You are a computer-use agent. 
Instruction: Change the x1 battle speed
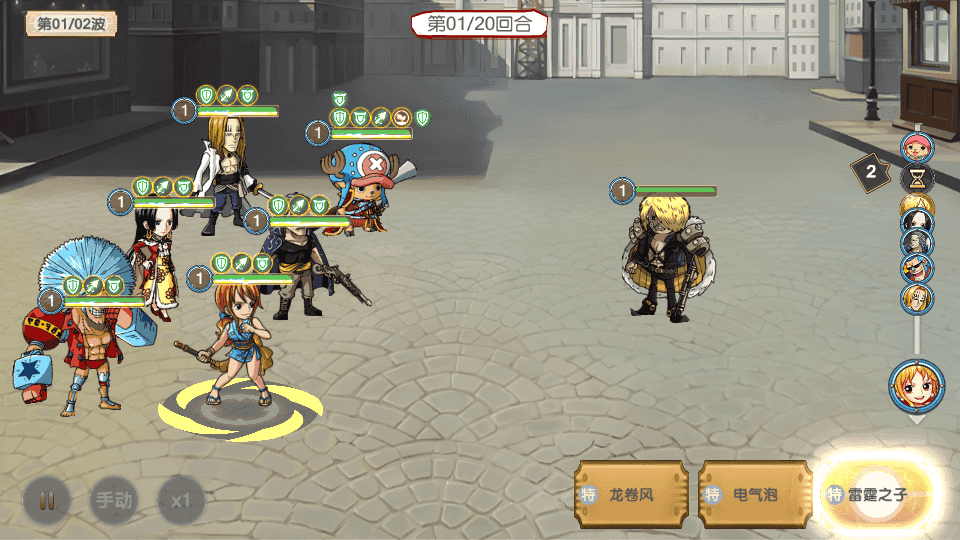181,500
